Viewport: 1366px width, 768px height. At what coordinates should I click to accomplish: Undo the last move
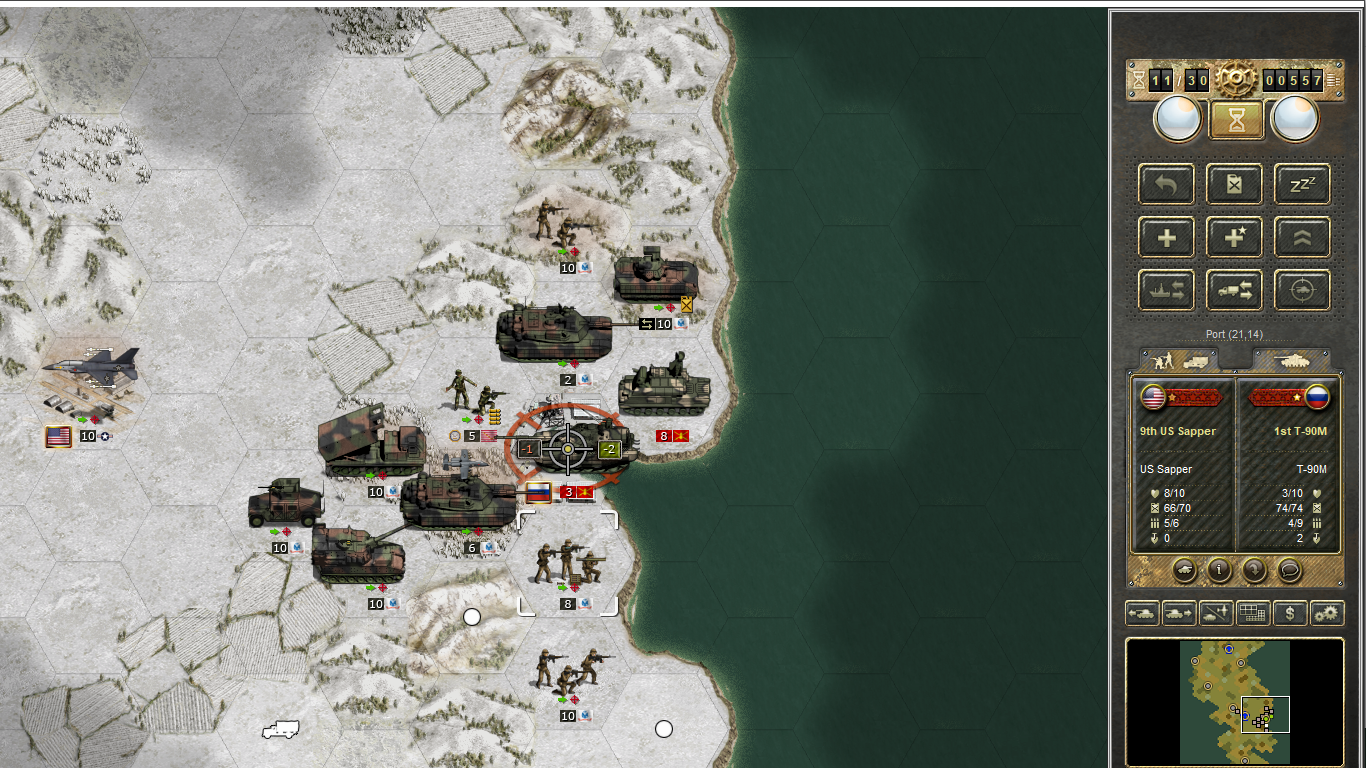pos(1166,184)
